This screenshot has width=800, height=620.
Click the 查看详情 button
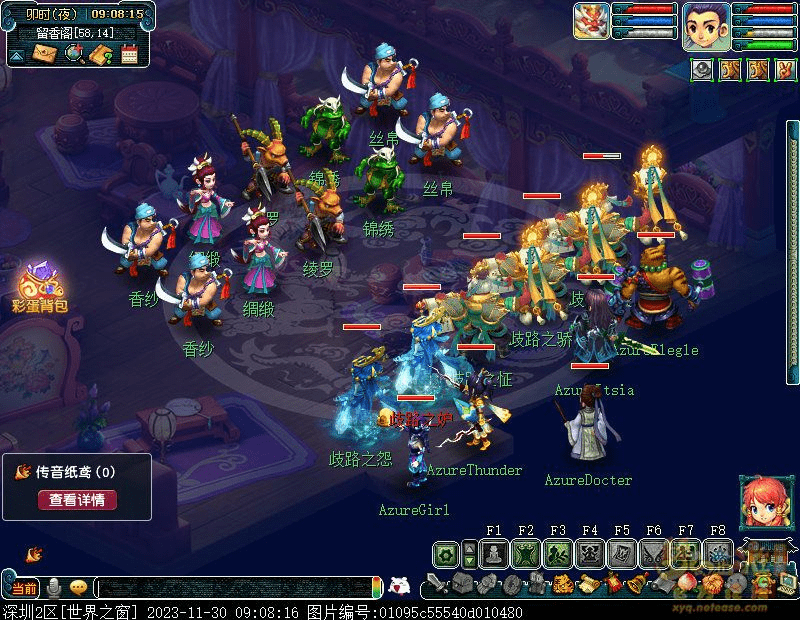(77, 500)
